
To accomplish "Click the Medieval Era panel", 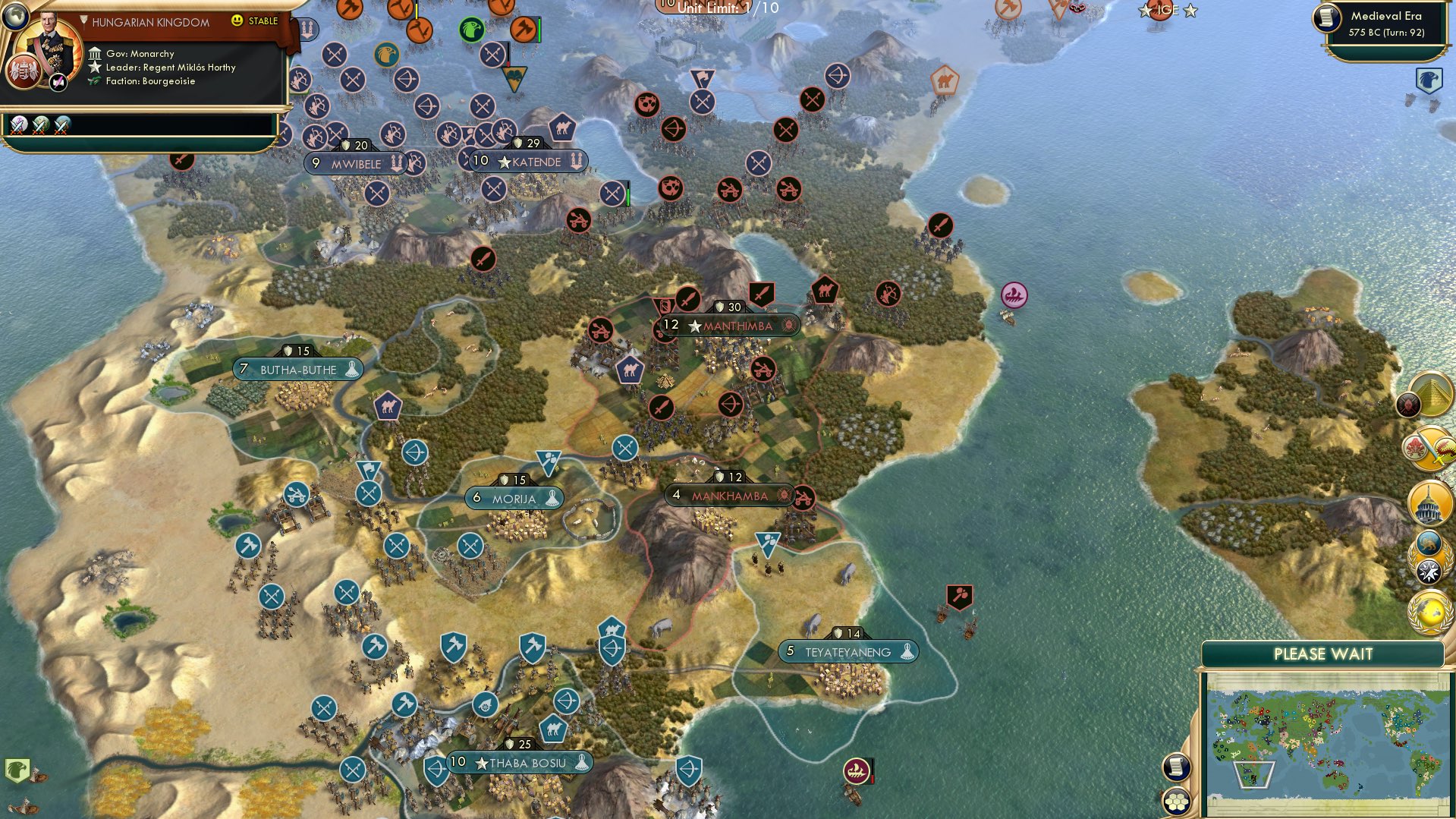I will point(1382,24).
